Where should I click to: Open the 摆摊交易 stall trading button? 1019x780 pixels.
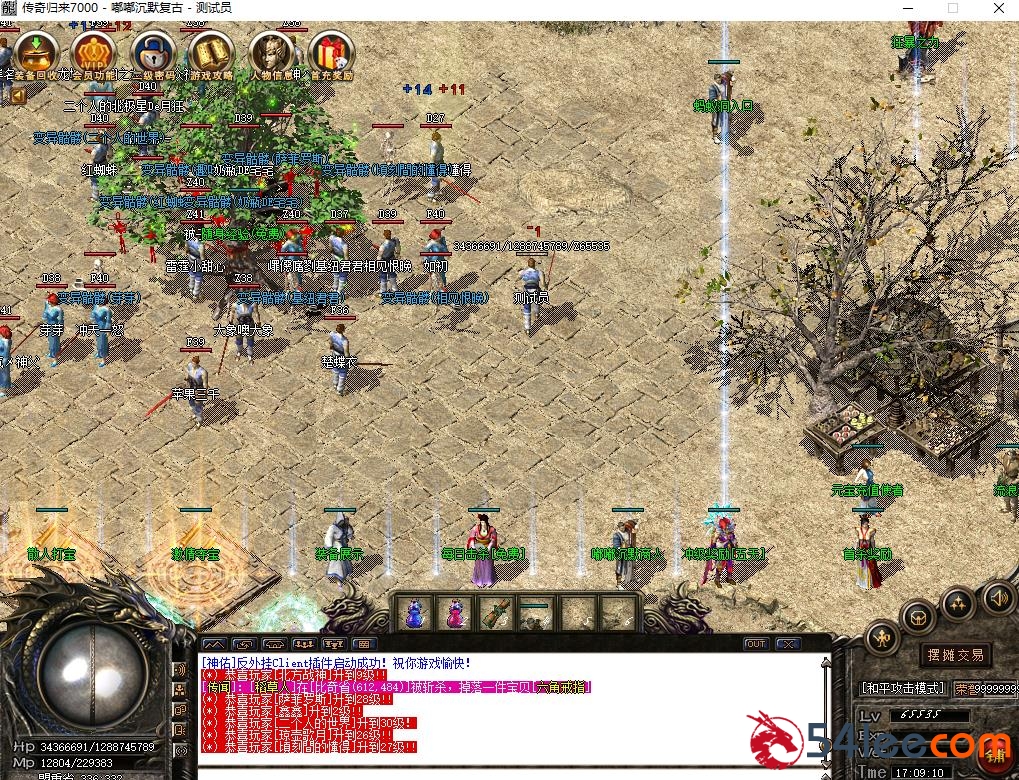pyautogui.click(x=956, y=655)
